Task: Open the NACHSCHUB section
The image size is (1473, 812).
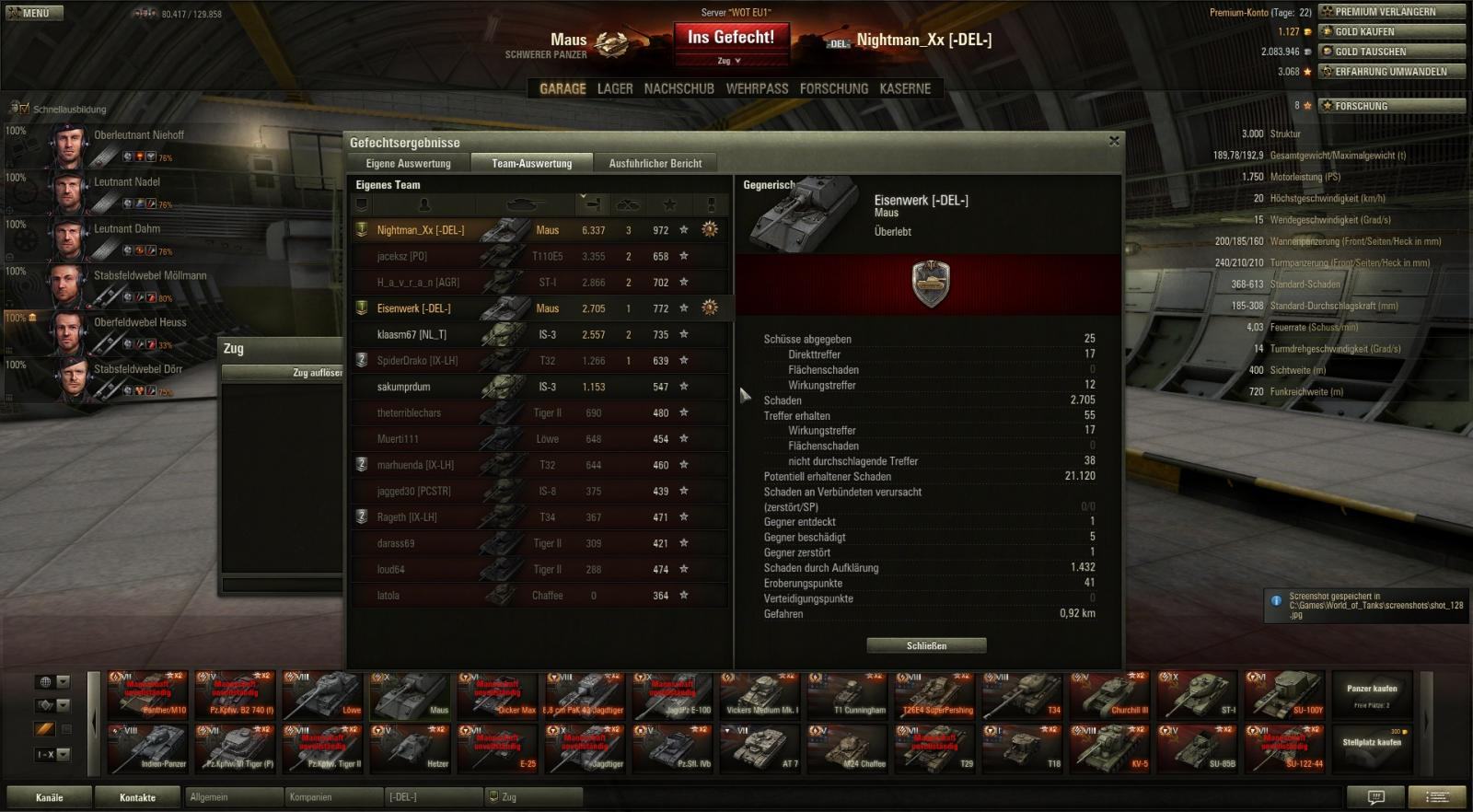Action: point(679,89)
